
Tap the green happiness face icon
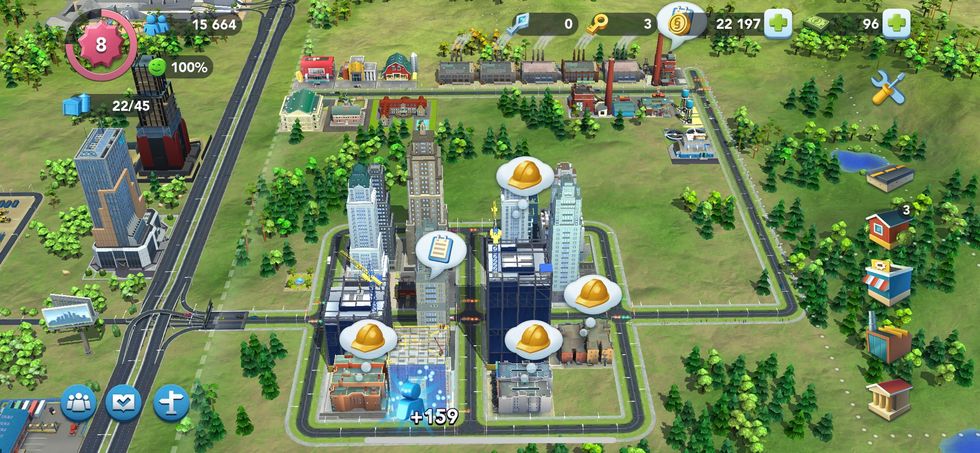tap(155, 67)
